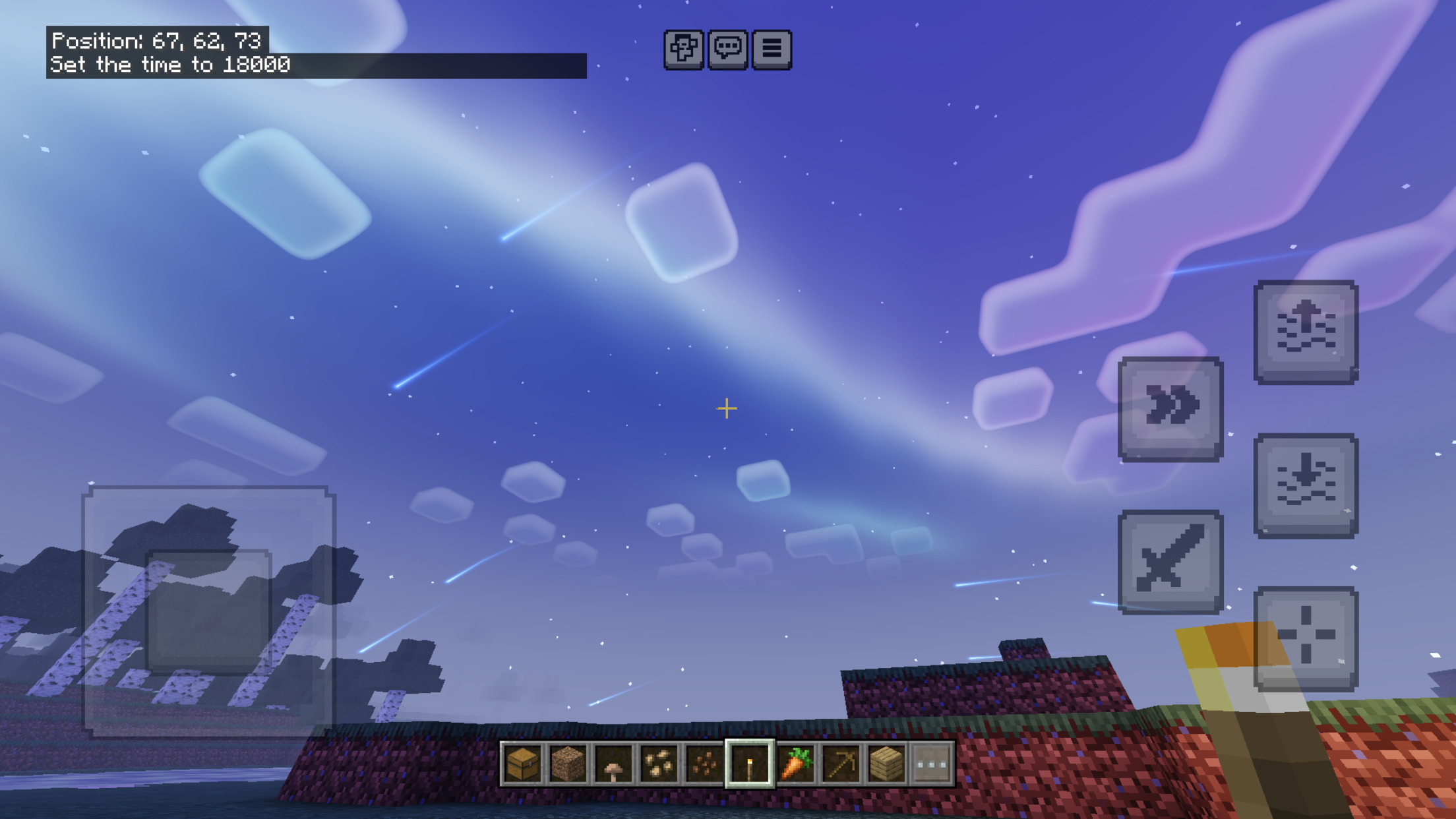Select the pale seeds hotbar slot
The image size is (1456, 819).
(x=659, y=764)
